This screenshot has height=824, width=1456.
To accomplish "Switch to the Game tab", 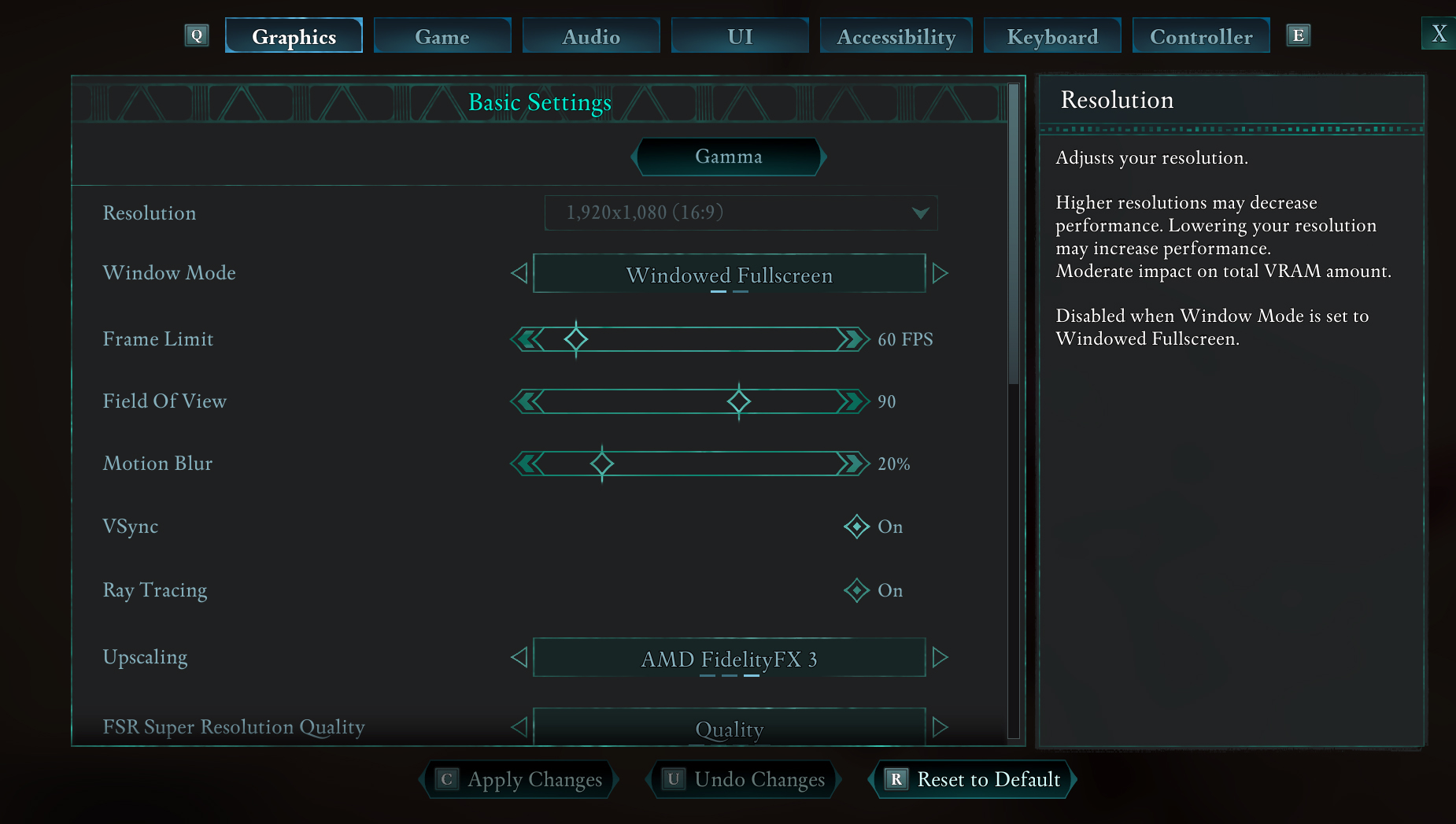I will (442, 36).
